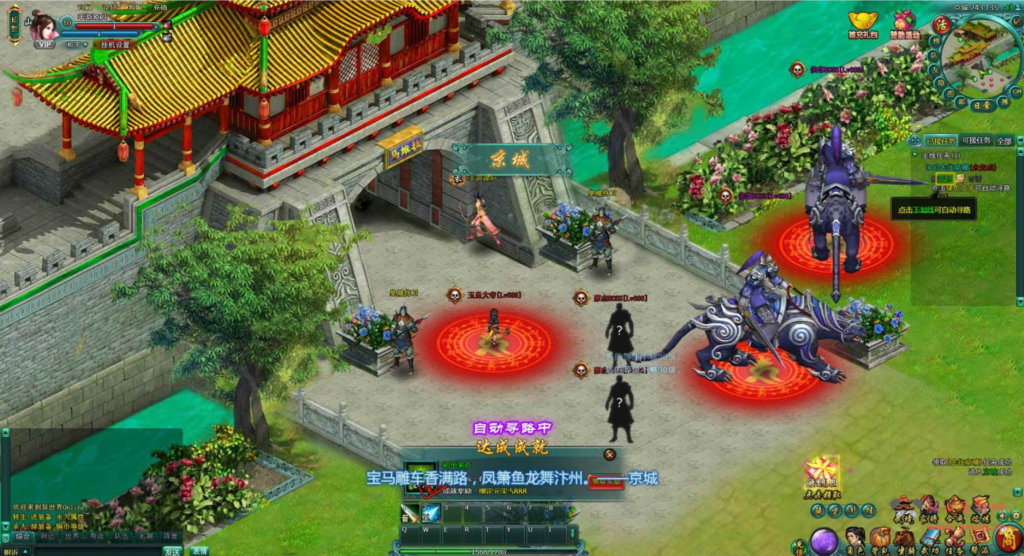
Task: Switch to the 已接任务 tab
Action: tap(940, 141)
